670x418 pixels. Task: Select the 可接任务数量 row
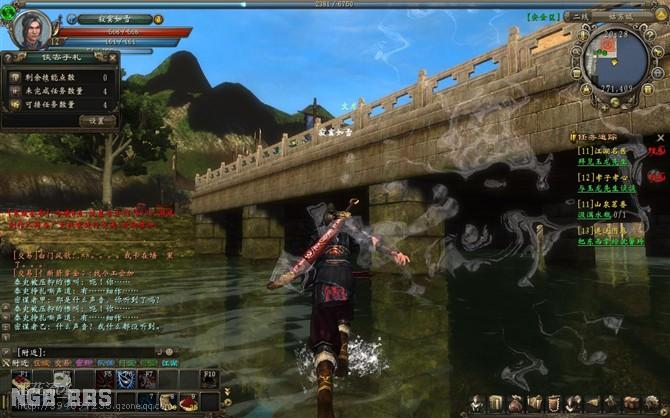click(x=60, y=104)
